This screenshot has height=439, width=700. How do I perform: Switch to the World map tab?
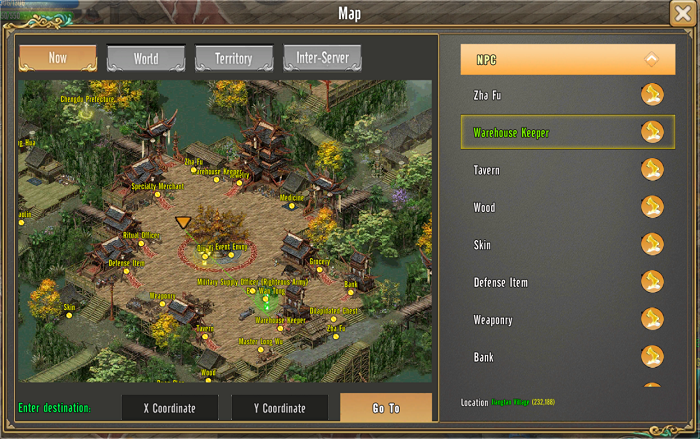[146, 58]
